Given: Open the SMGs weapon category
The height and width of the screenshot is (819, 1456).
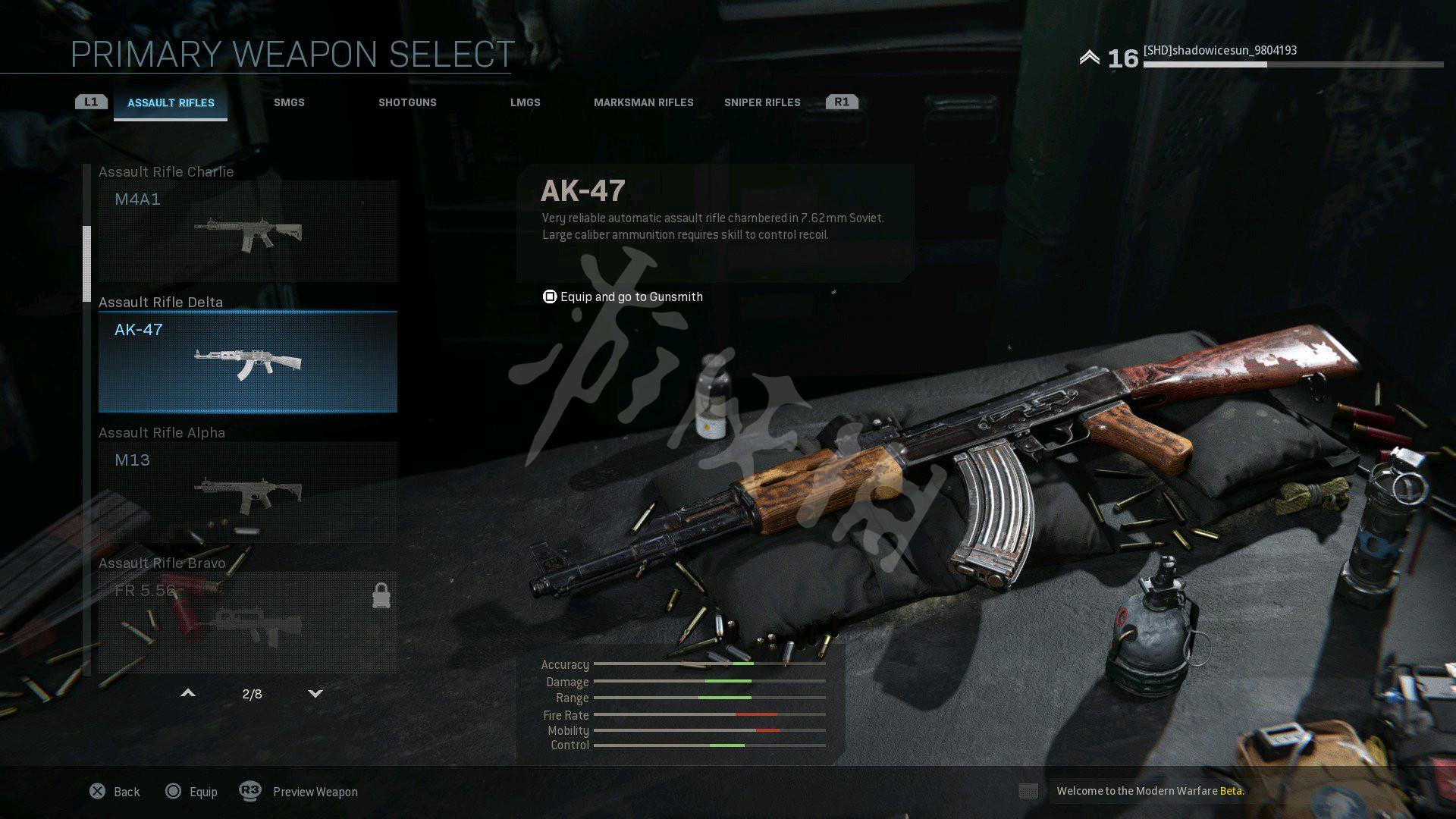Looking at the screenshot, I should coord(289,103).
